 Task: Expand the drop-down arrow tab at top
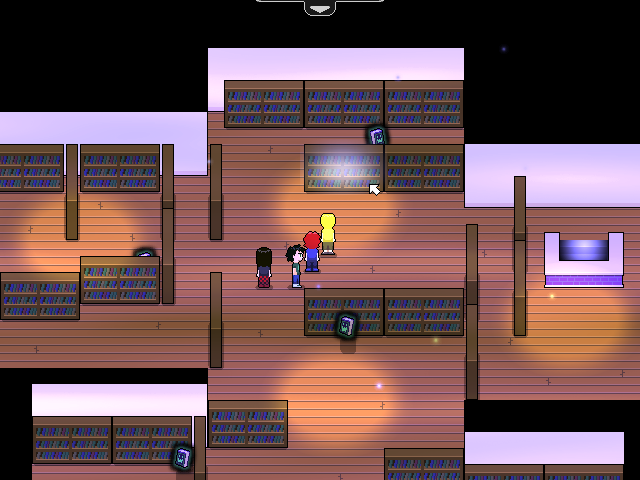point(320,8)
